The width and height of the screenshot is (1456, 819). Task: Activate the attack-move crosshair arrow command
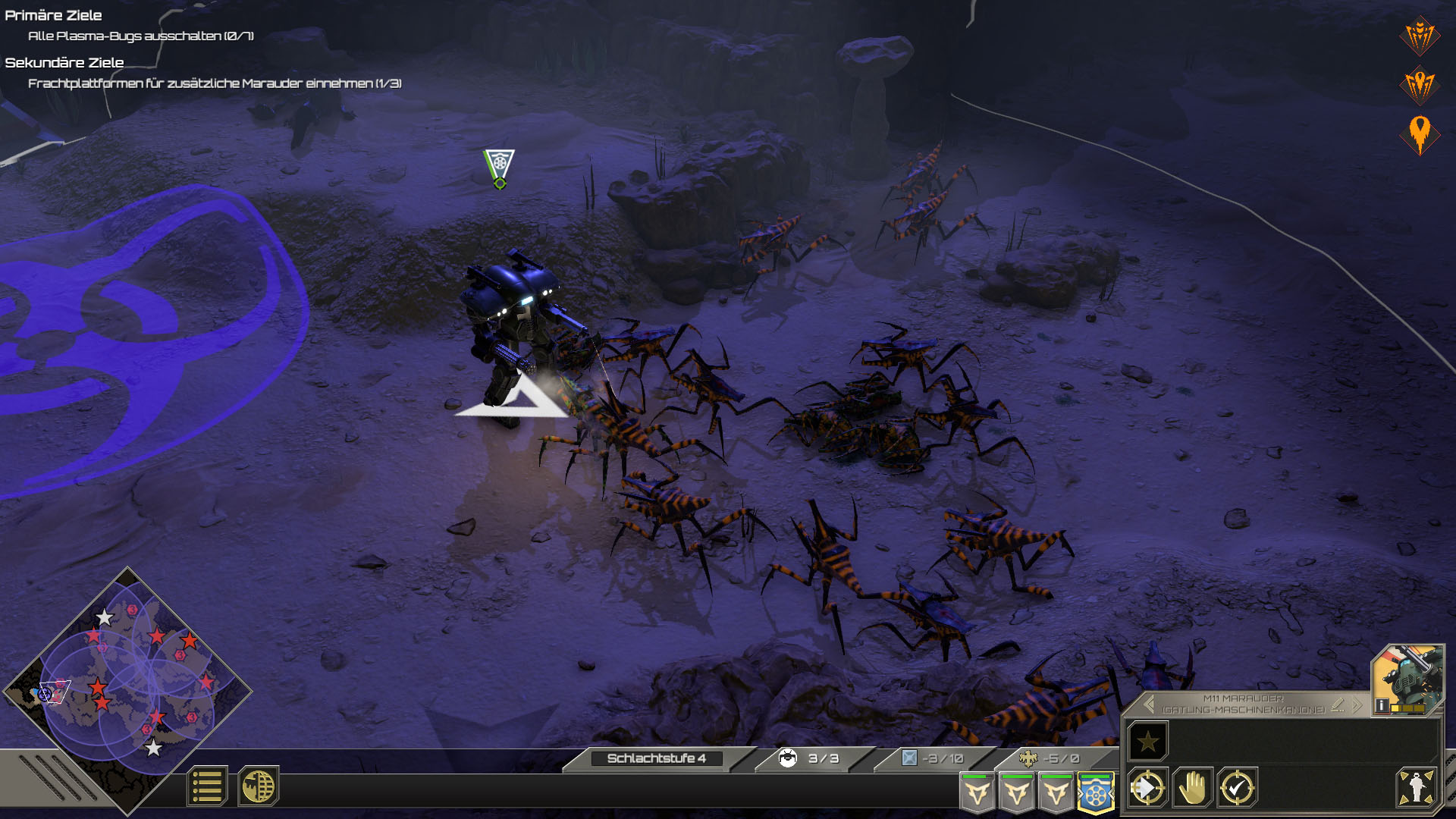tap(1147, 788)
